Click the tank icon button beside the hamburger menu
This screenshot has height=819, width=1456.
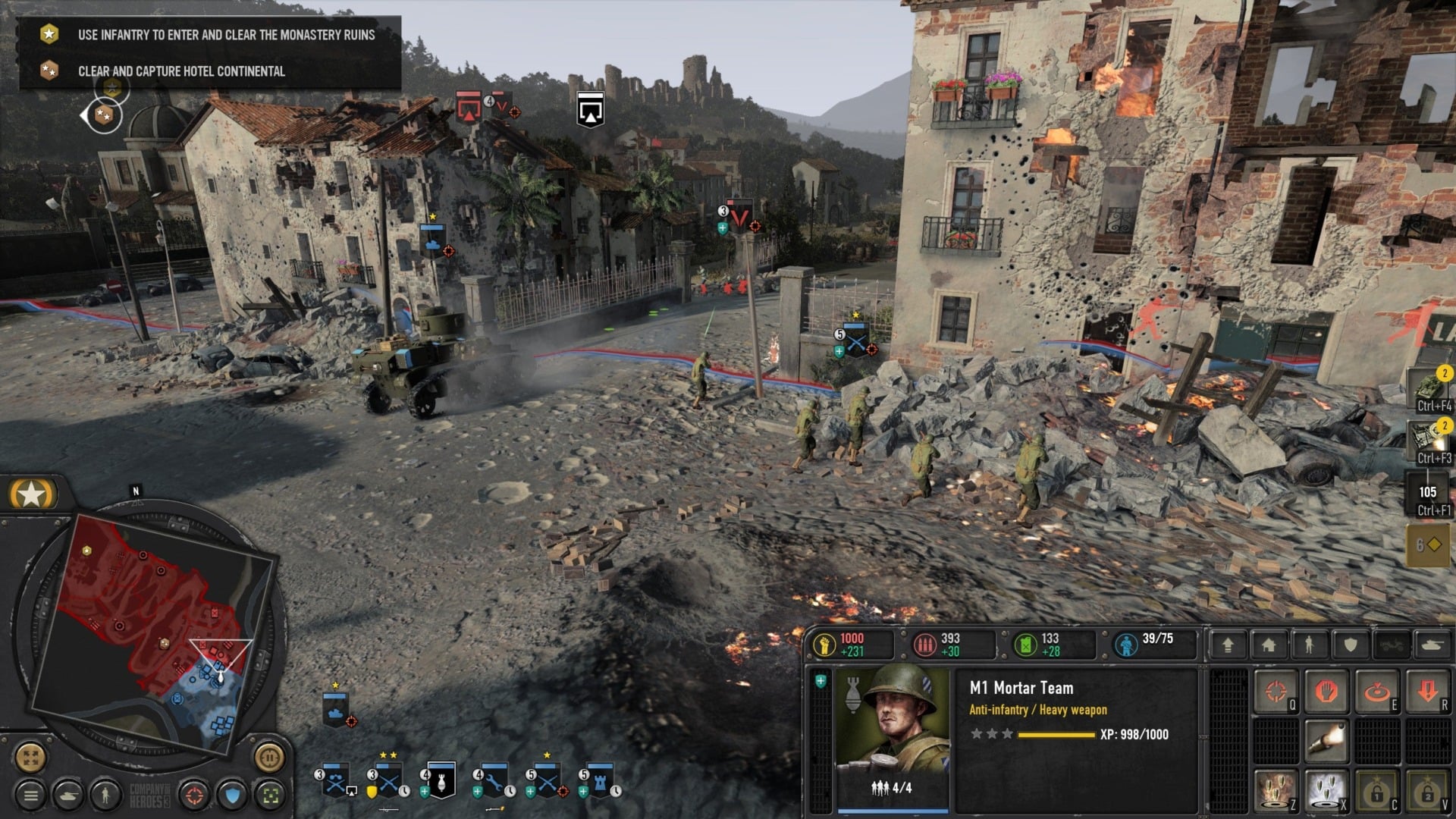click(68, 795)
